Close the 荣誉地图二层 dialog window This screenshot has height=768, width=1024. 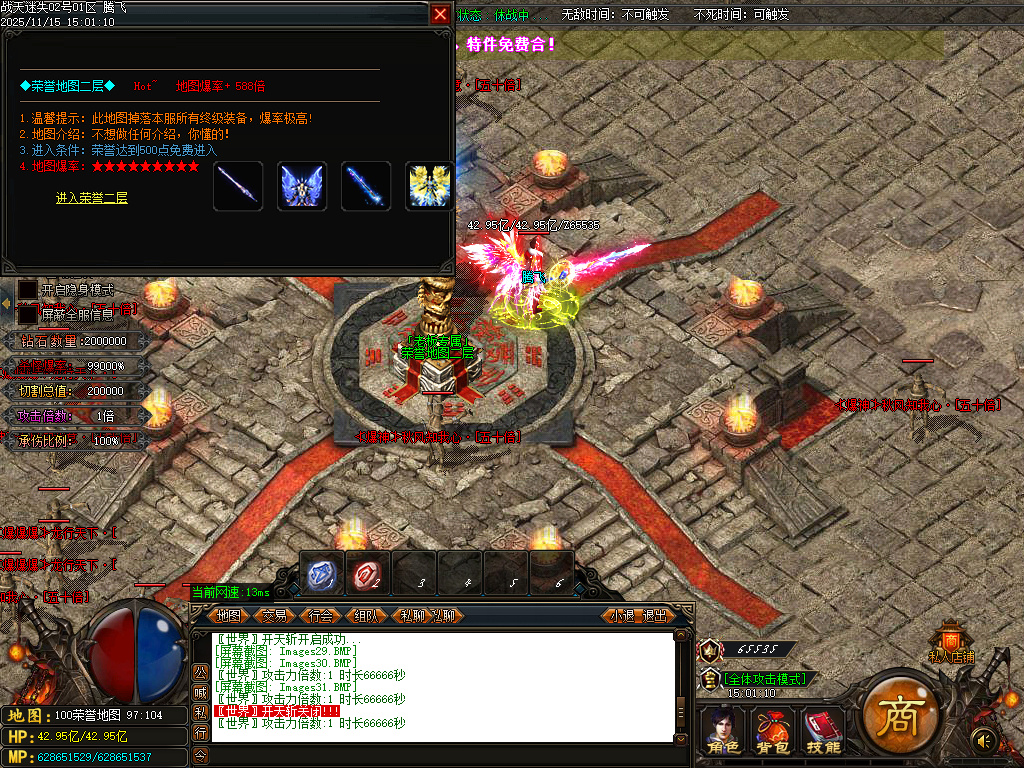(440, 15)
